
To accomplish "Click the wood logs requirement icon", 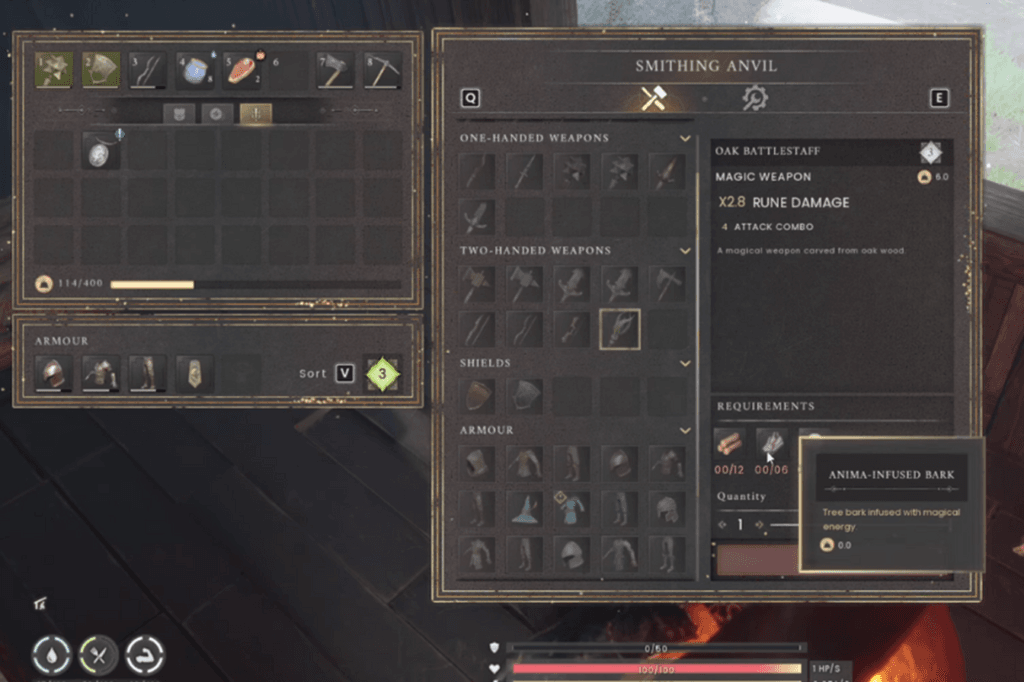I will (729, 444).
